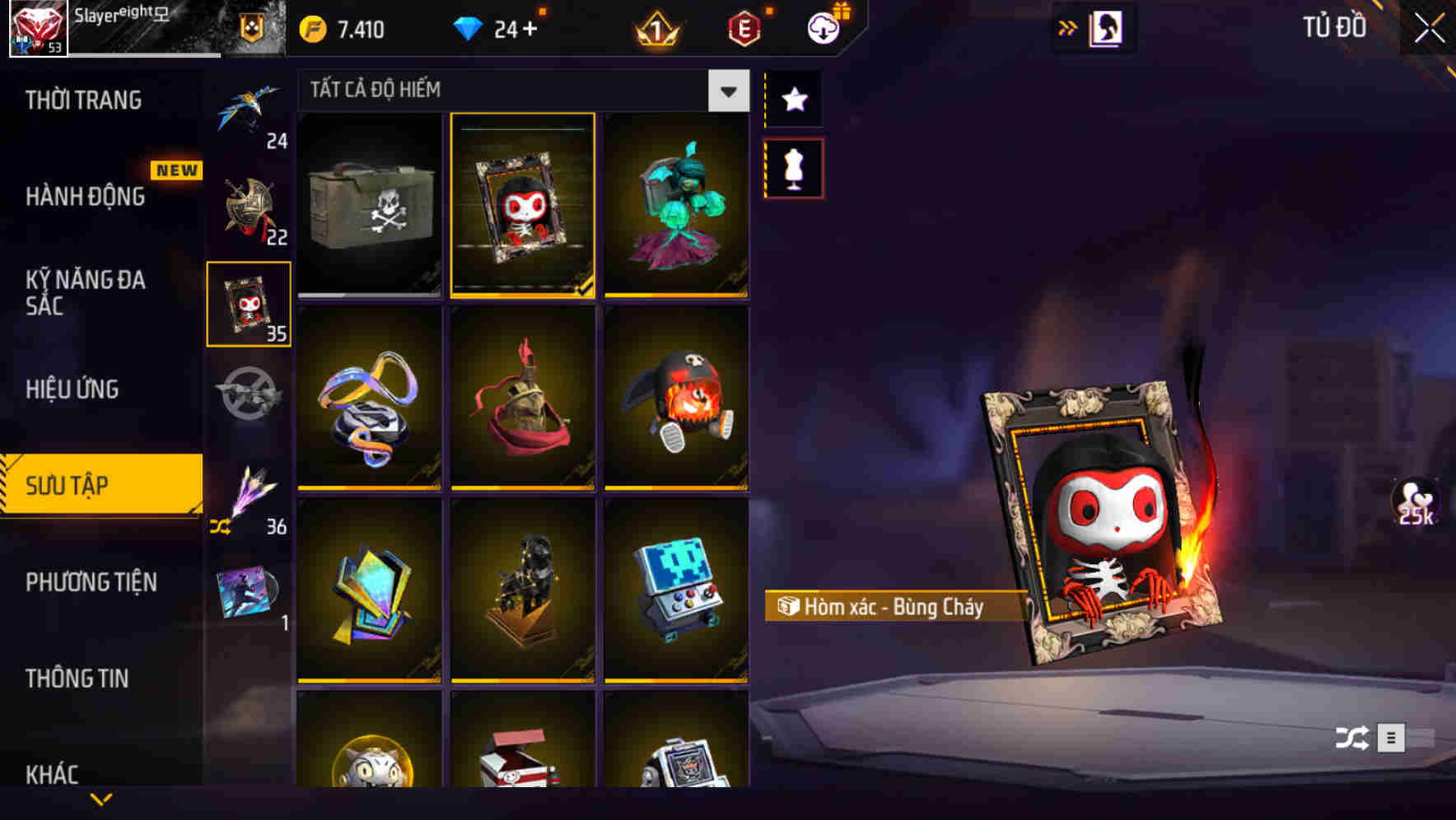Select the skull ammo box thumbnail
Screen dimensions: 1456x820
pyautogui.click(x=369, y=206)
